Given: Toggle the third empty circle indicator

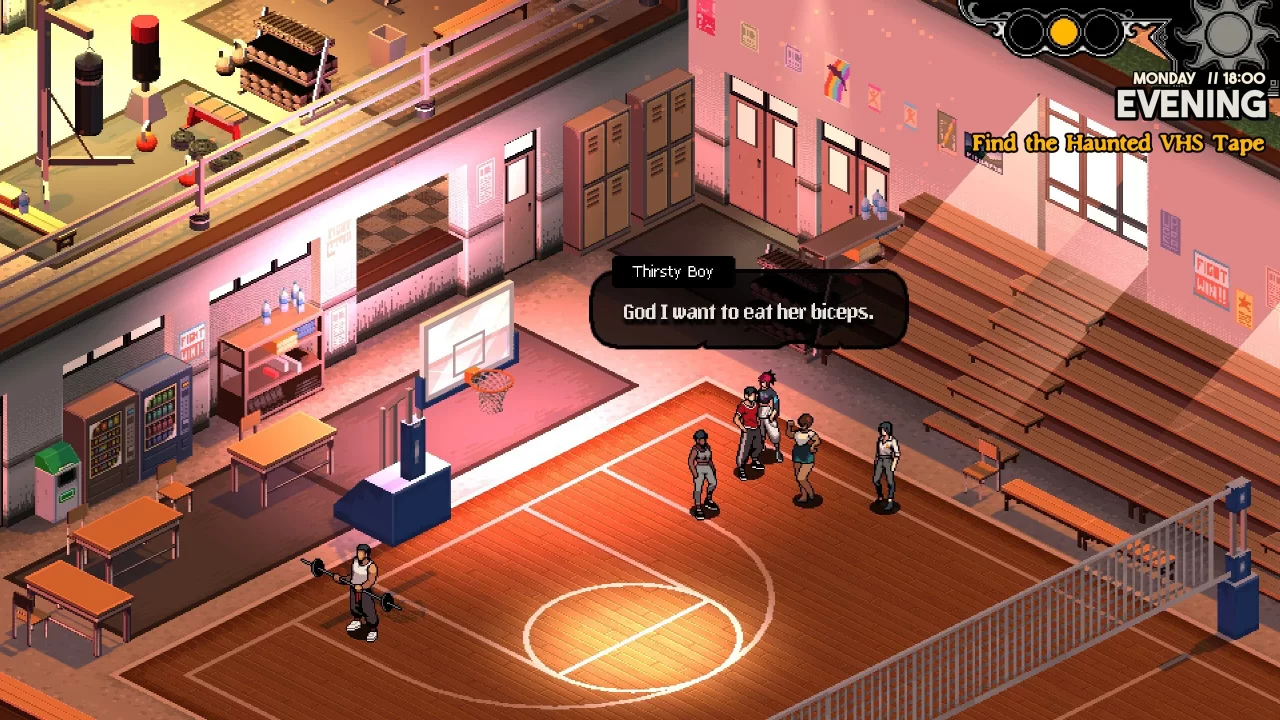Looking at the screenshot, I should (x=1100, y=30).
